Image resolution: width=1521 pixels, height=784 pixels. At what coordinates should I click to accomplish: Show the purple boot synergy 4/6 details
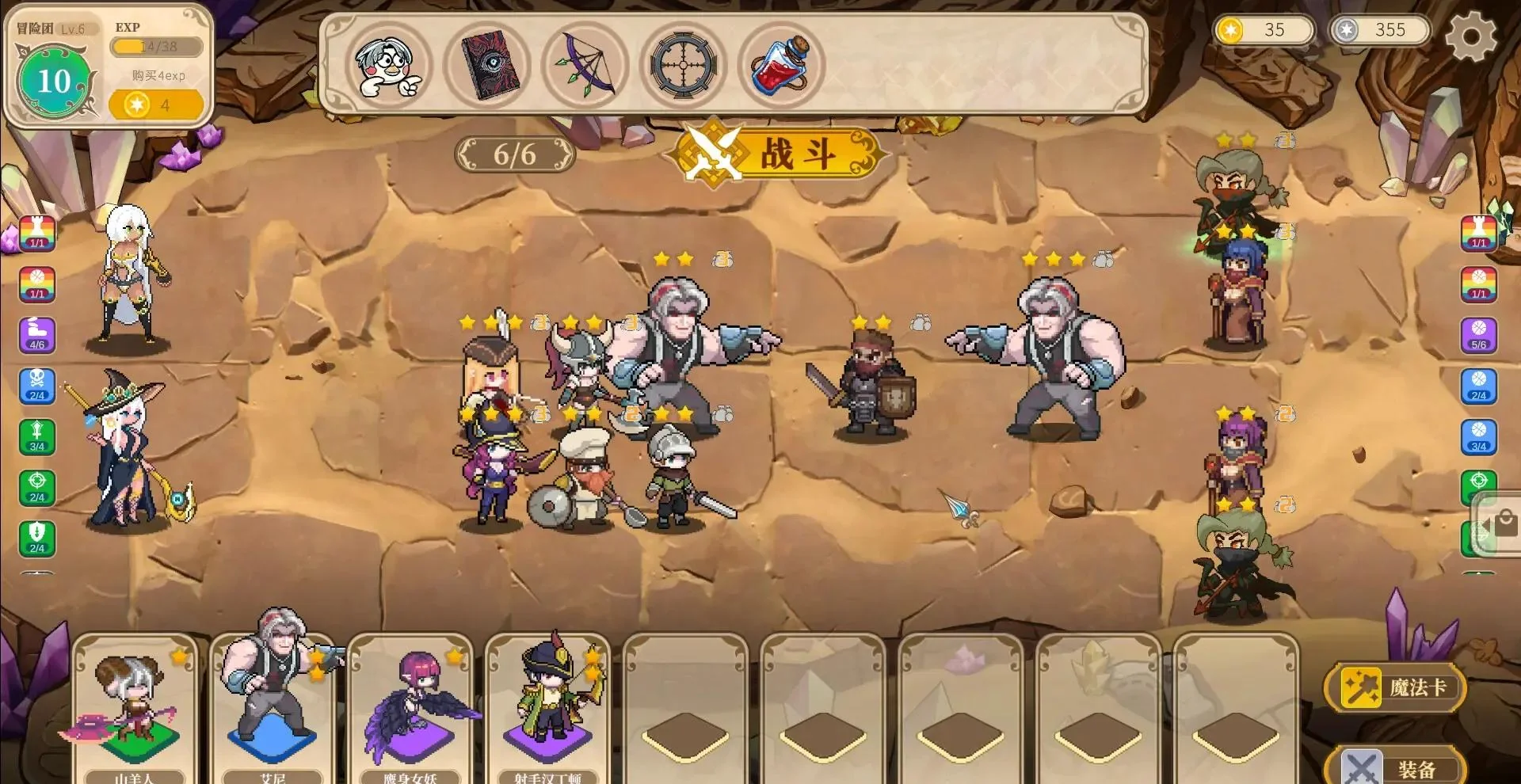pos(37,335)
